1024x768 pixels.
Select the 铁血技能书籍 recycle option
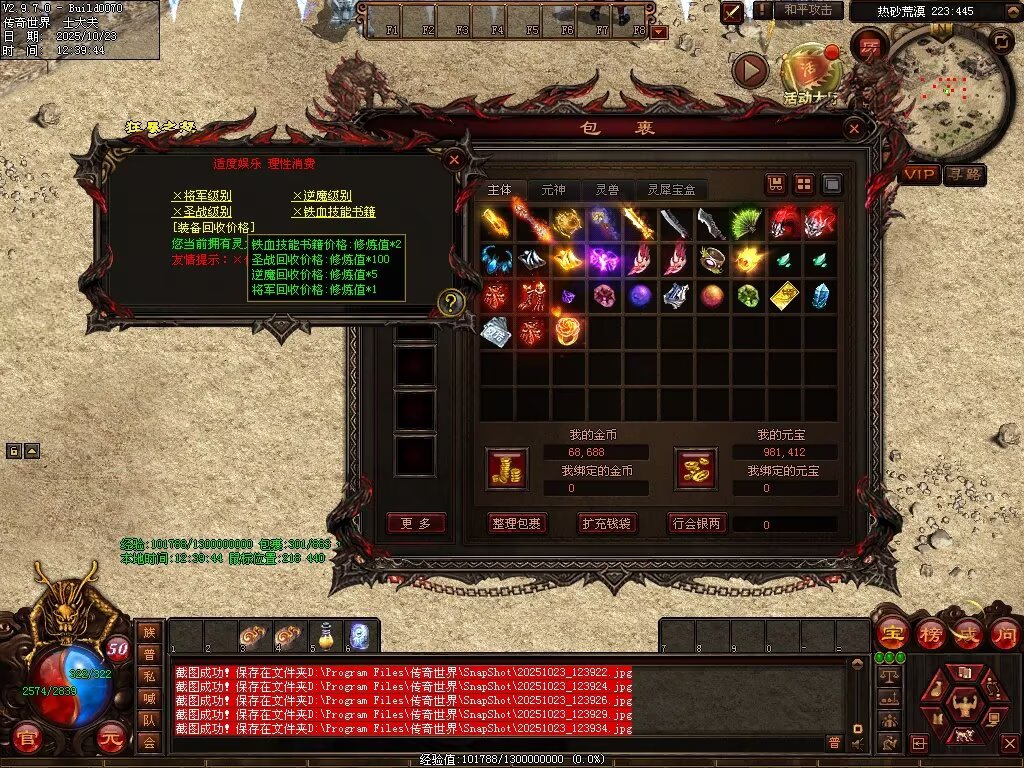pyautogui.click(x=334, y=212)
